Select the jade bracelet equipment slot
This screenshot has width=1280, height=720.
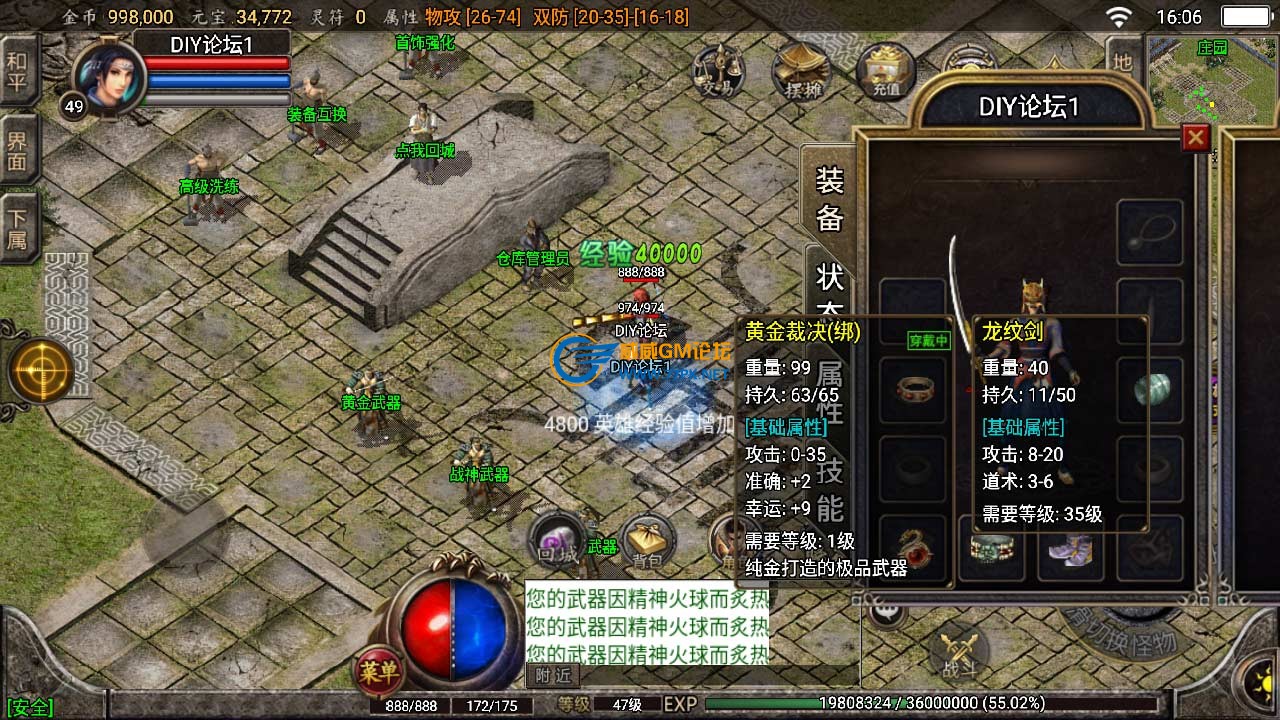click(1150, 389)
